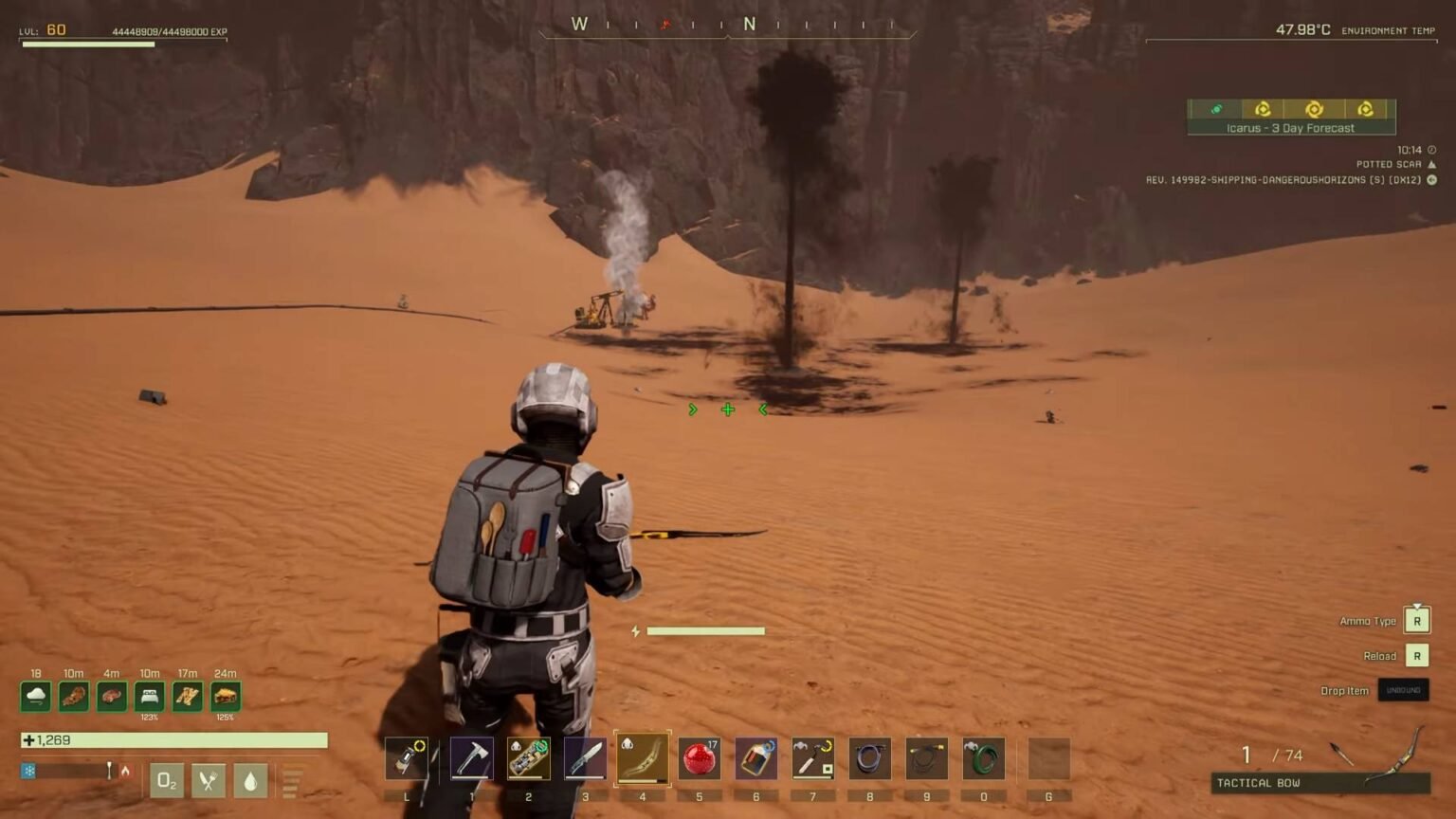Viewport: 1456px width, 819px height.
Task: Select the Tactical Bow in slot 4
Action: pos(642,757)
